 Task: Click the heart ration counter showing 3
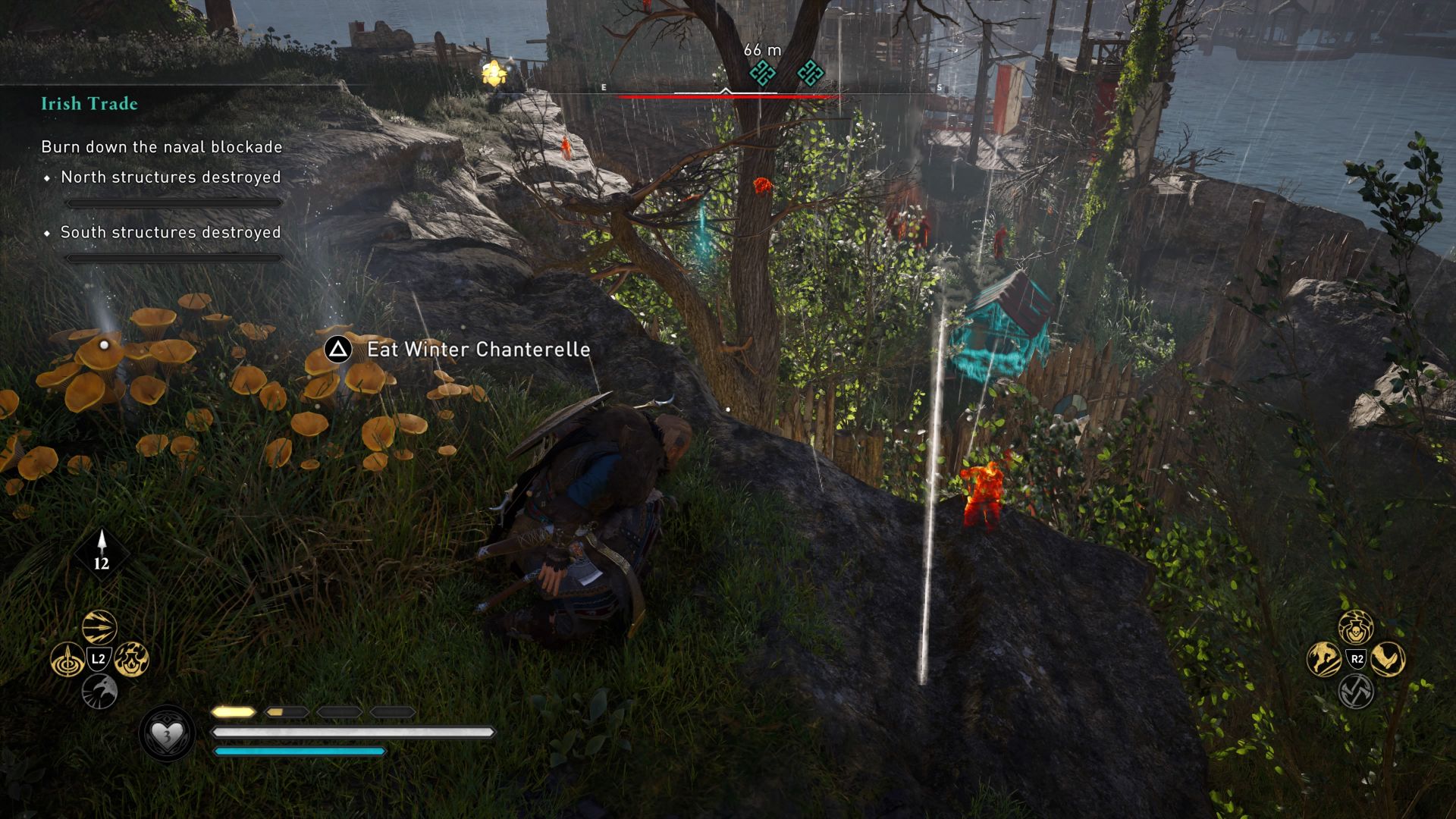tap(168, 734)
